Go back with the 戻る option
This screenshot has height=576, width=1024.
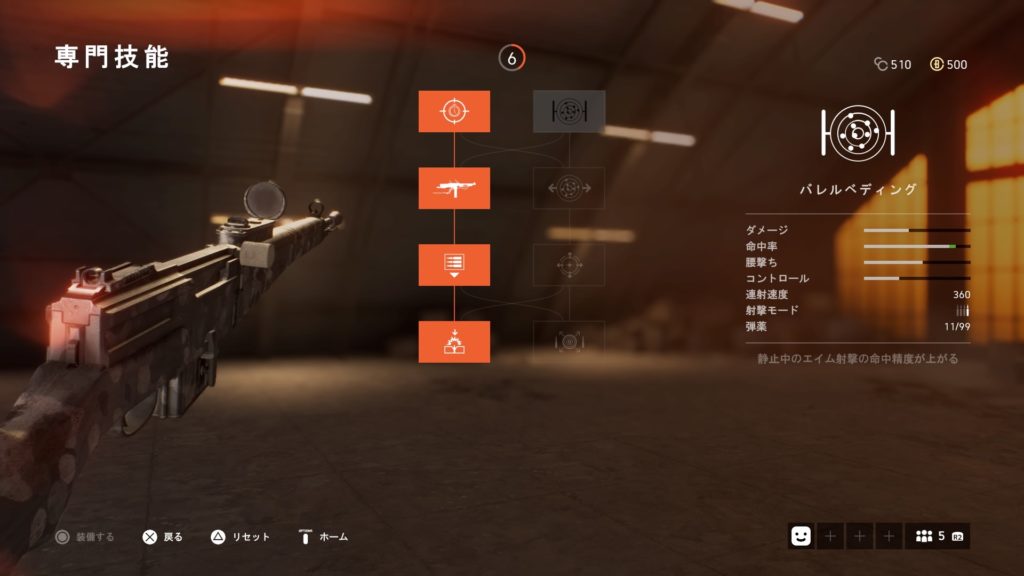coord(162,537)
